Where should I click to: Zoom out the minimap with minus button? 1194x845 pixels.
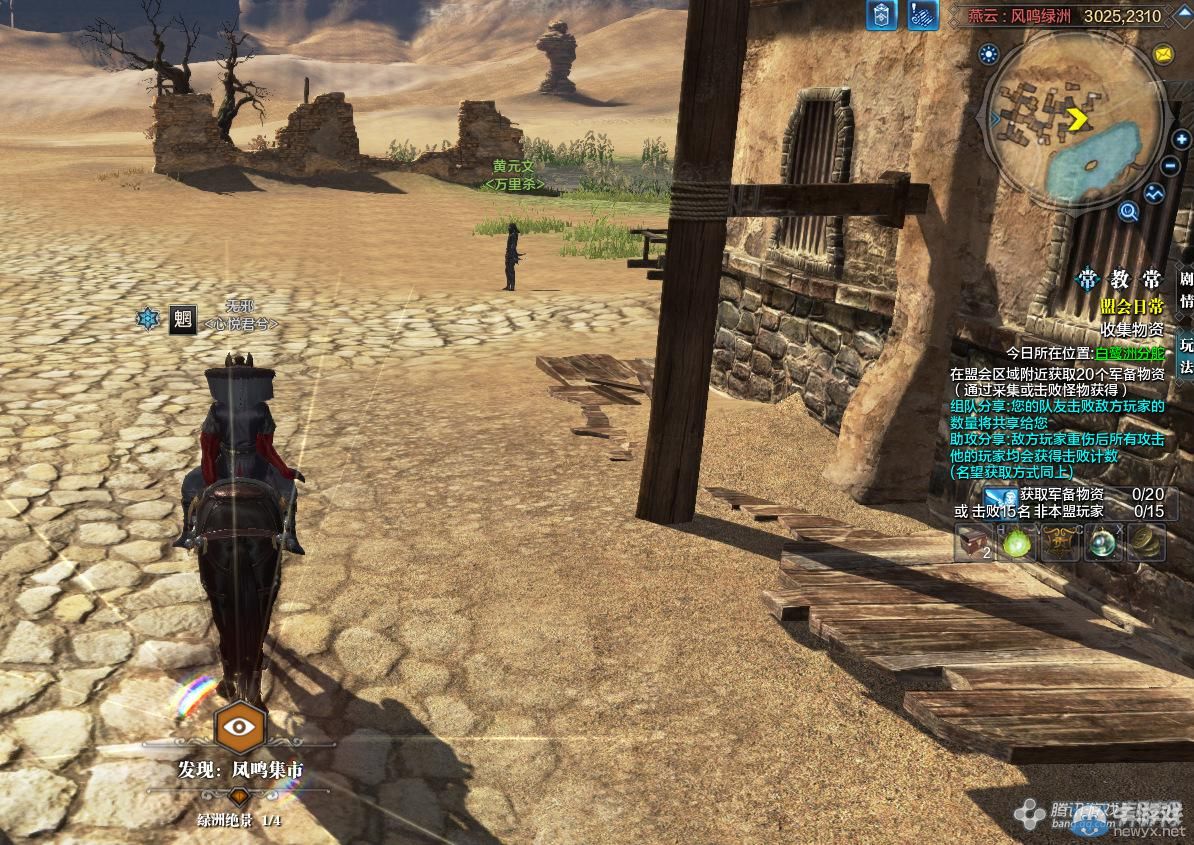(1171, 166)
